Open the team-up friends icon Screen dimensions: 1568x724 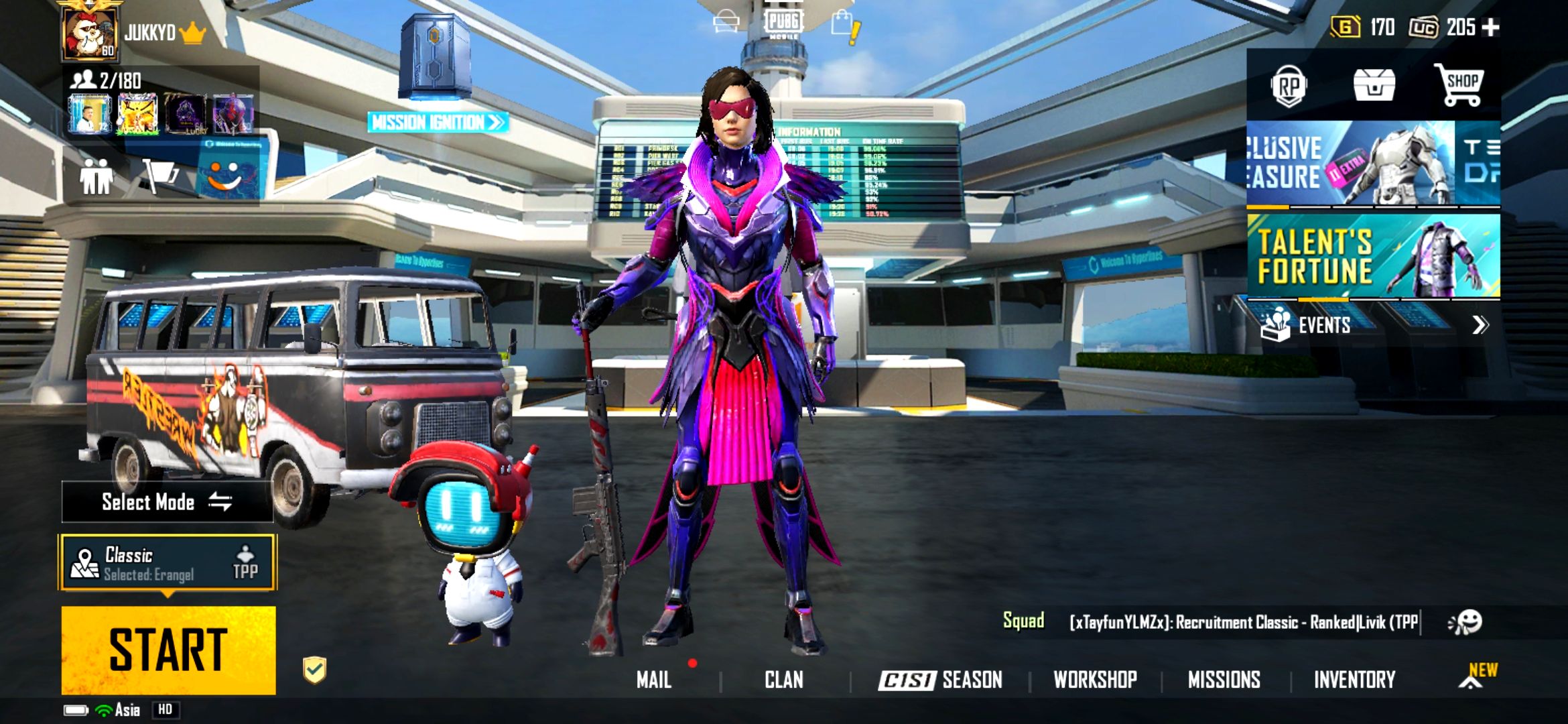[96, 178]
